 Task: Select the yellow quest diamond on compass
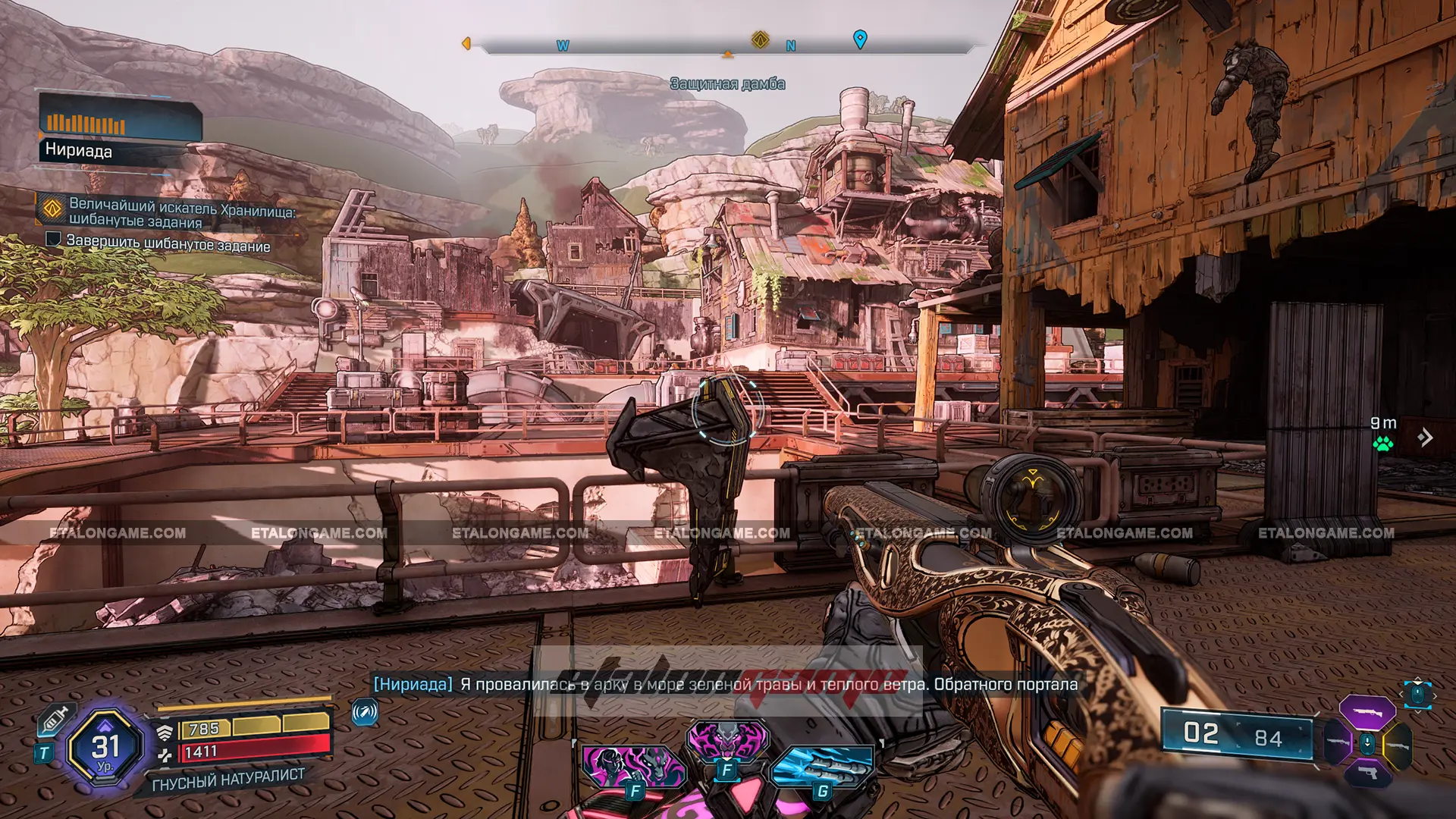click(760, 39)
